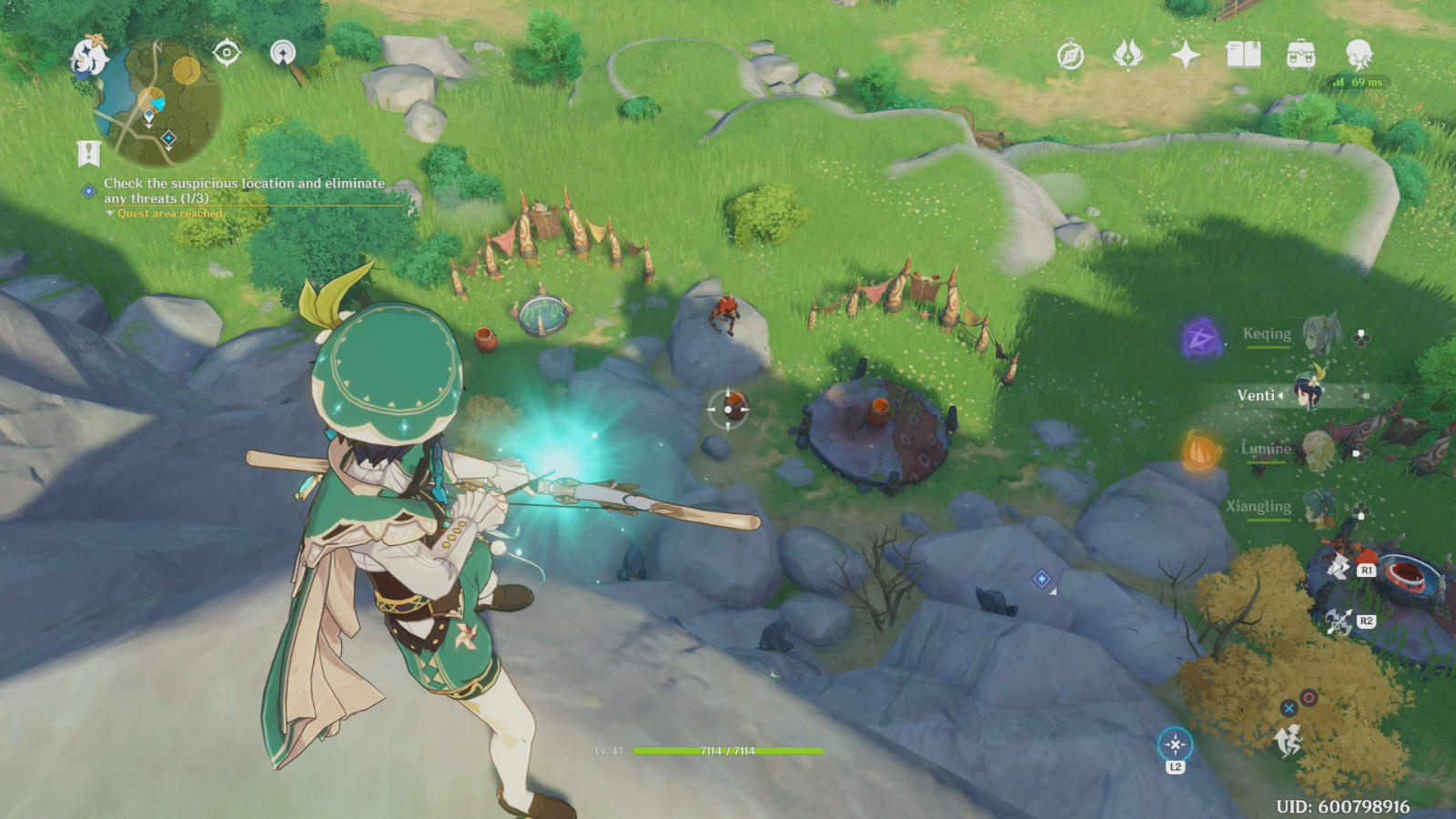Image resolution: width=1456 pixels, height=819 pixels.
Task: Select Venti in the party list
Action: (1309, 394)
